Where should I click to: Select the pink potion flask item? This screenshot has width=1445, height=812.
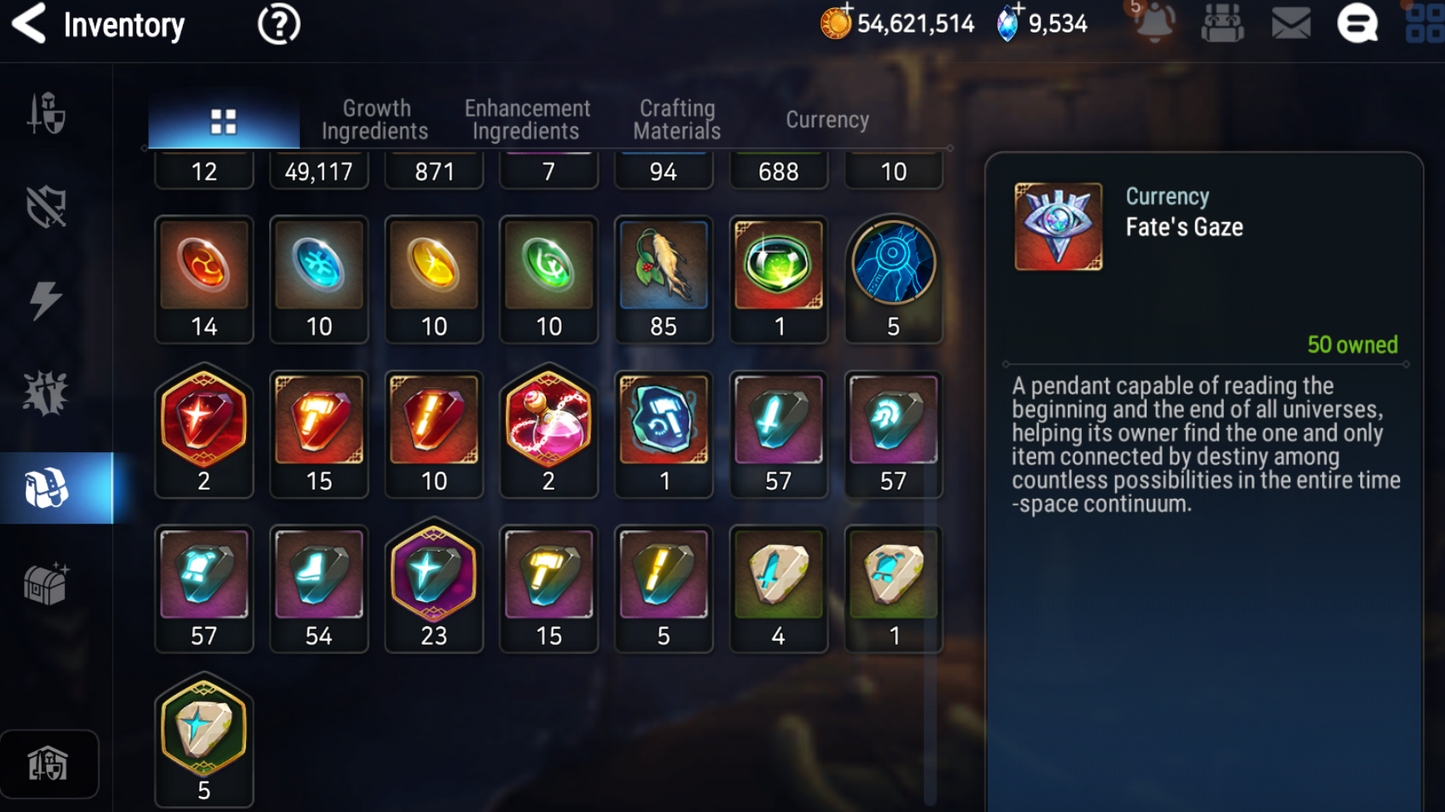(548, 432)
